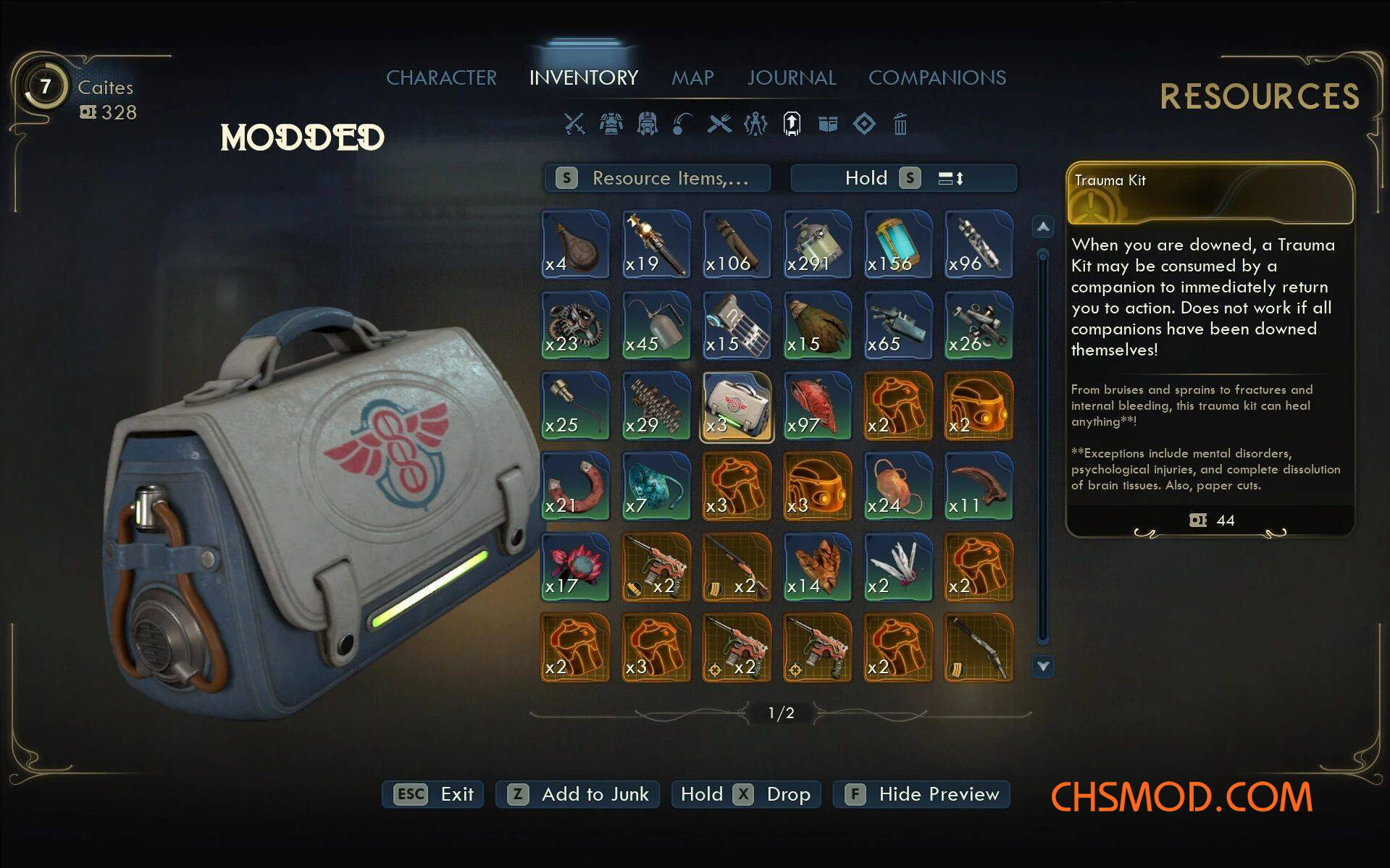1390x868 pixels.
Task: Show the Companions tab
Action: [937, 77]
